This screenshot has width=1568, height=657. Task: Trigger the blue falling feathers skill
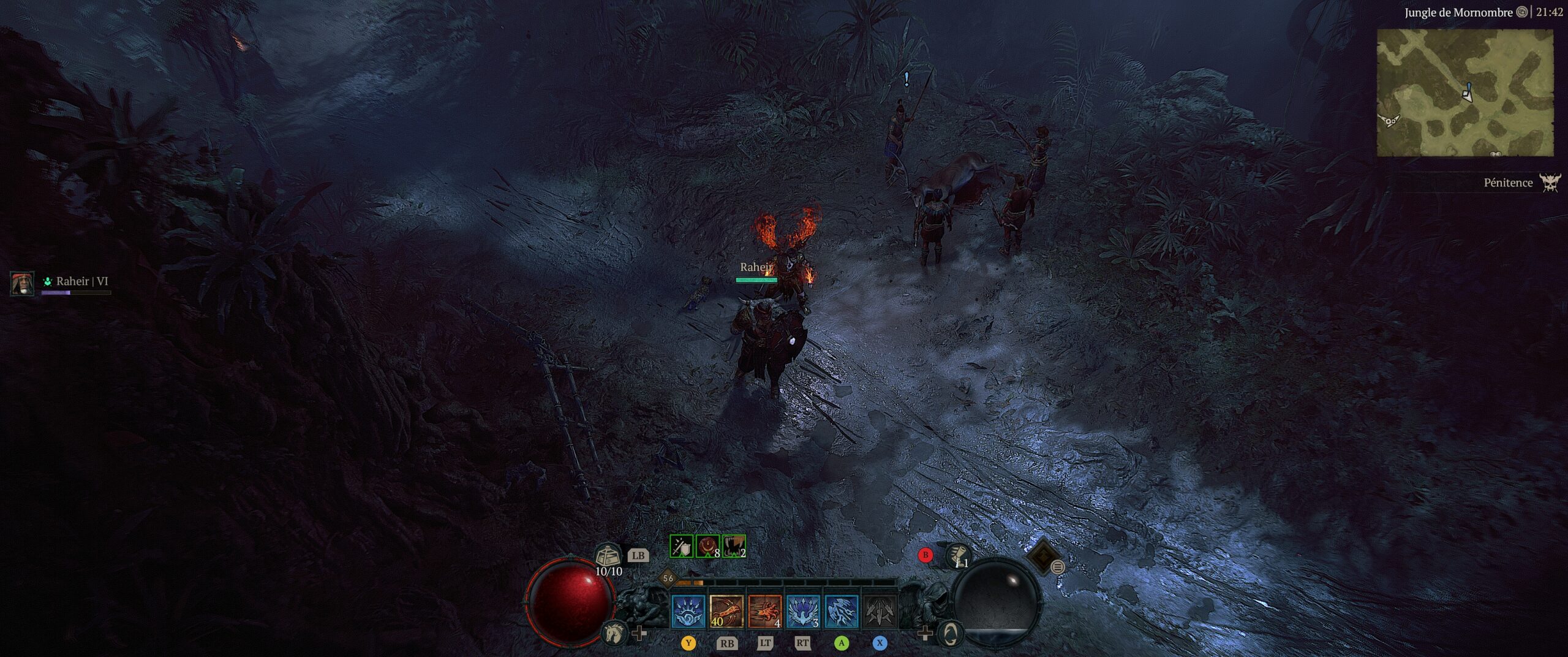[842, 611]
